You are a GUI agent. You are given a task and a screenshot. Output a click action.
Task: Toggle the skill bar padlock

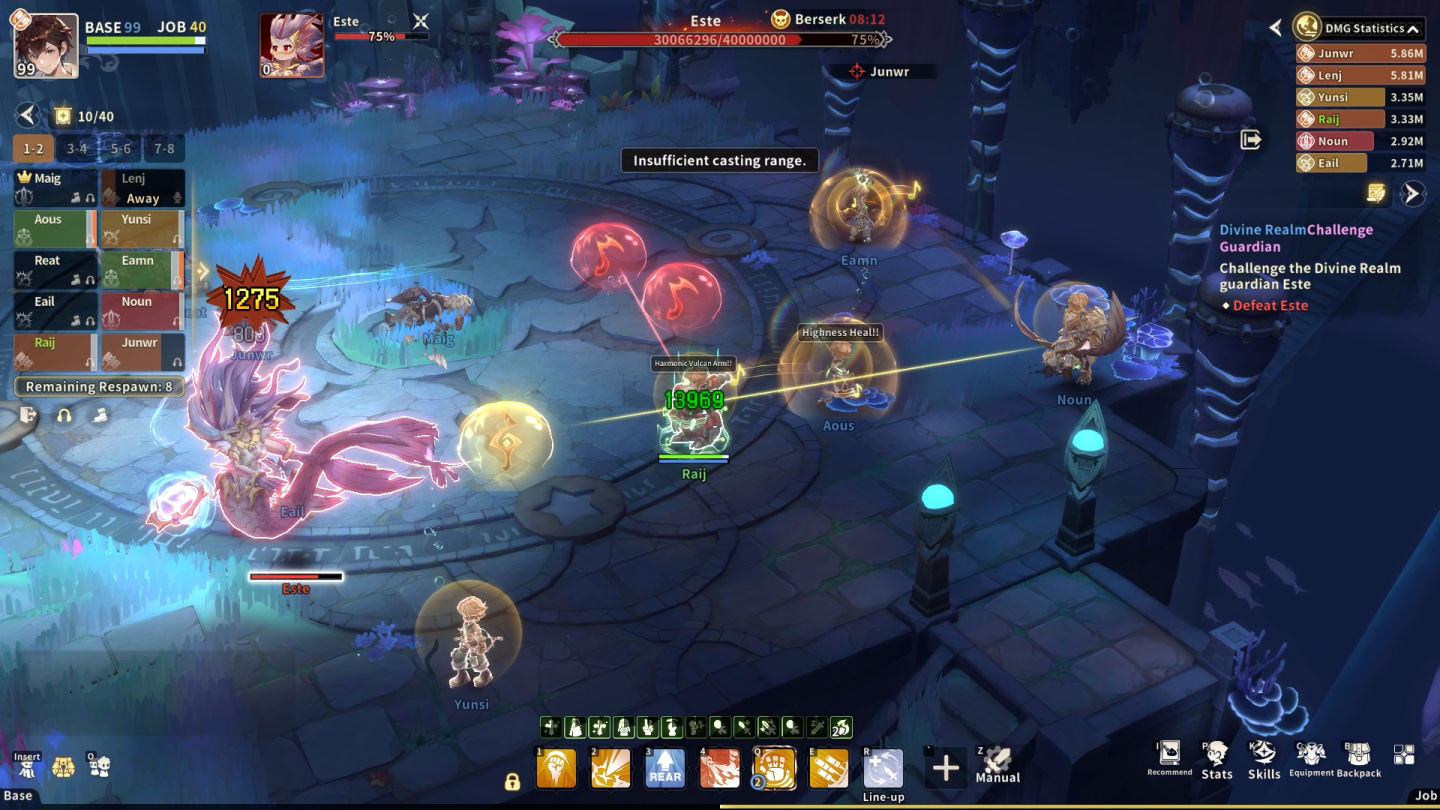pos(512,782)
